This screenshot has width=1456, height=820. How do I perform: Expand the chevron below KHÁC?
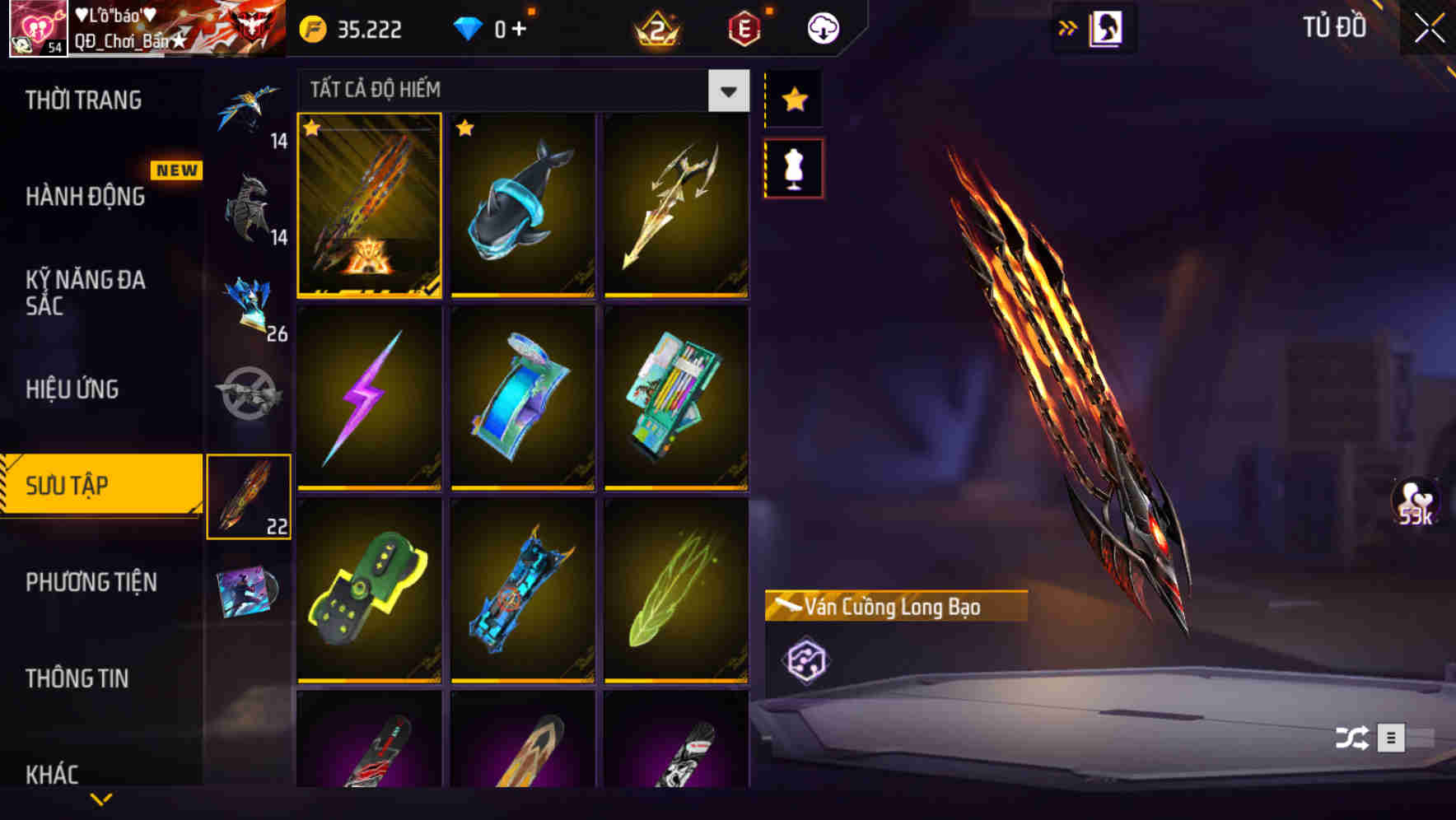pos(100,800)
